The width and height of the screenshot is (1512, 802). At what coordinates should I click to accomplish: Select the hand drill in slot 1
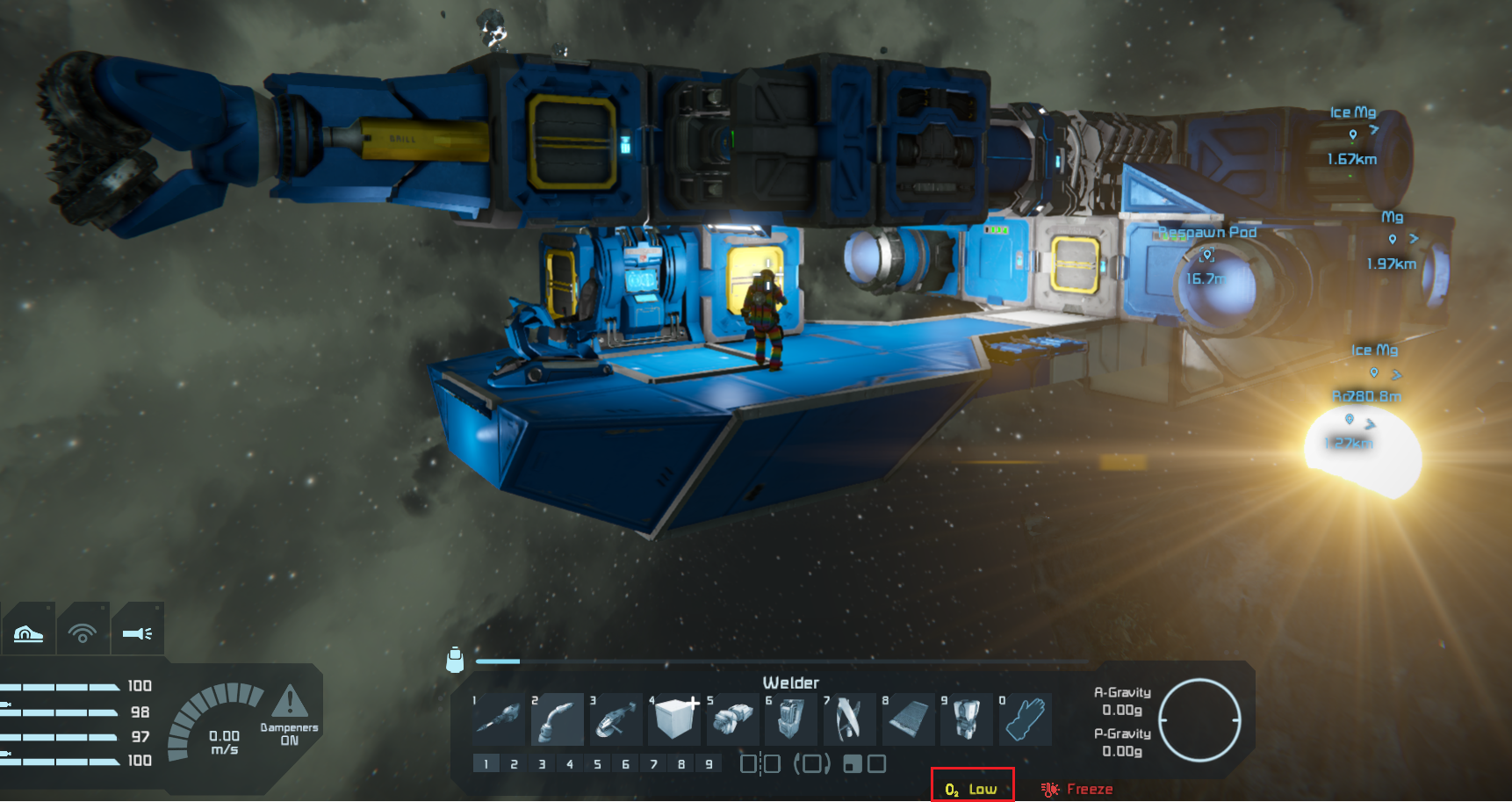500,719
